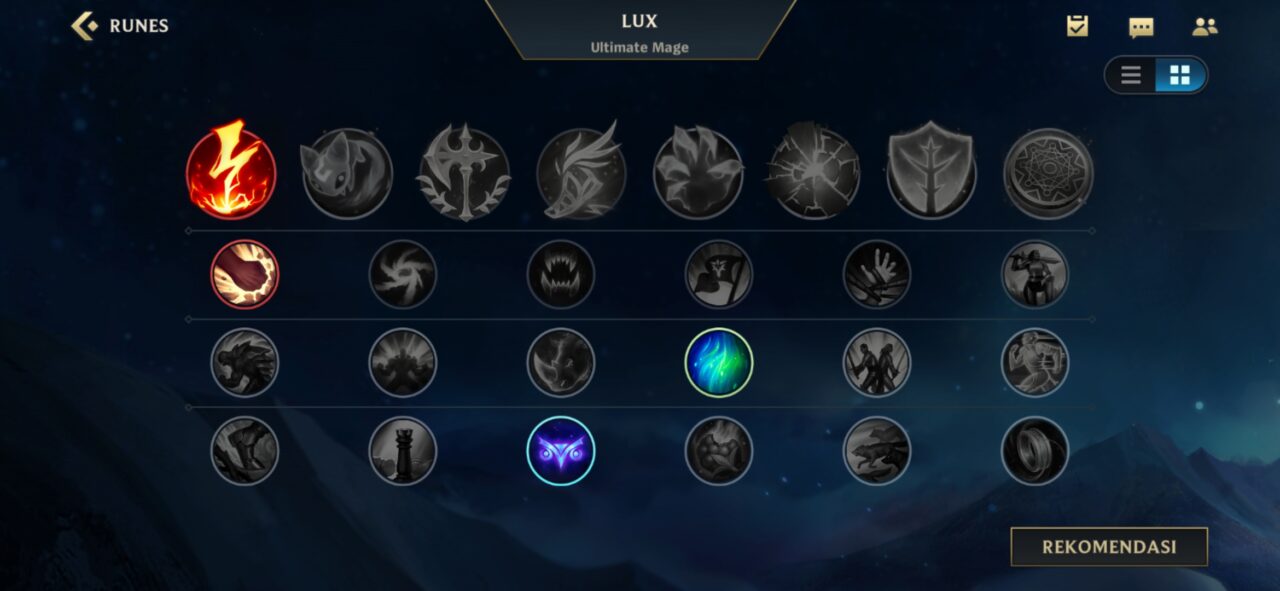Choose the axe with laurels keystone rune

pyautogui.click(x=464, y=173)
